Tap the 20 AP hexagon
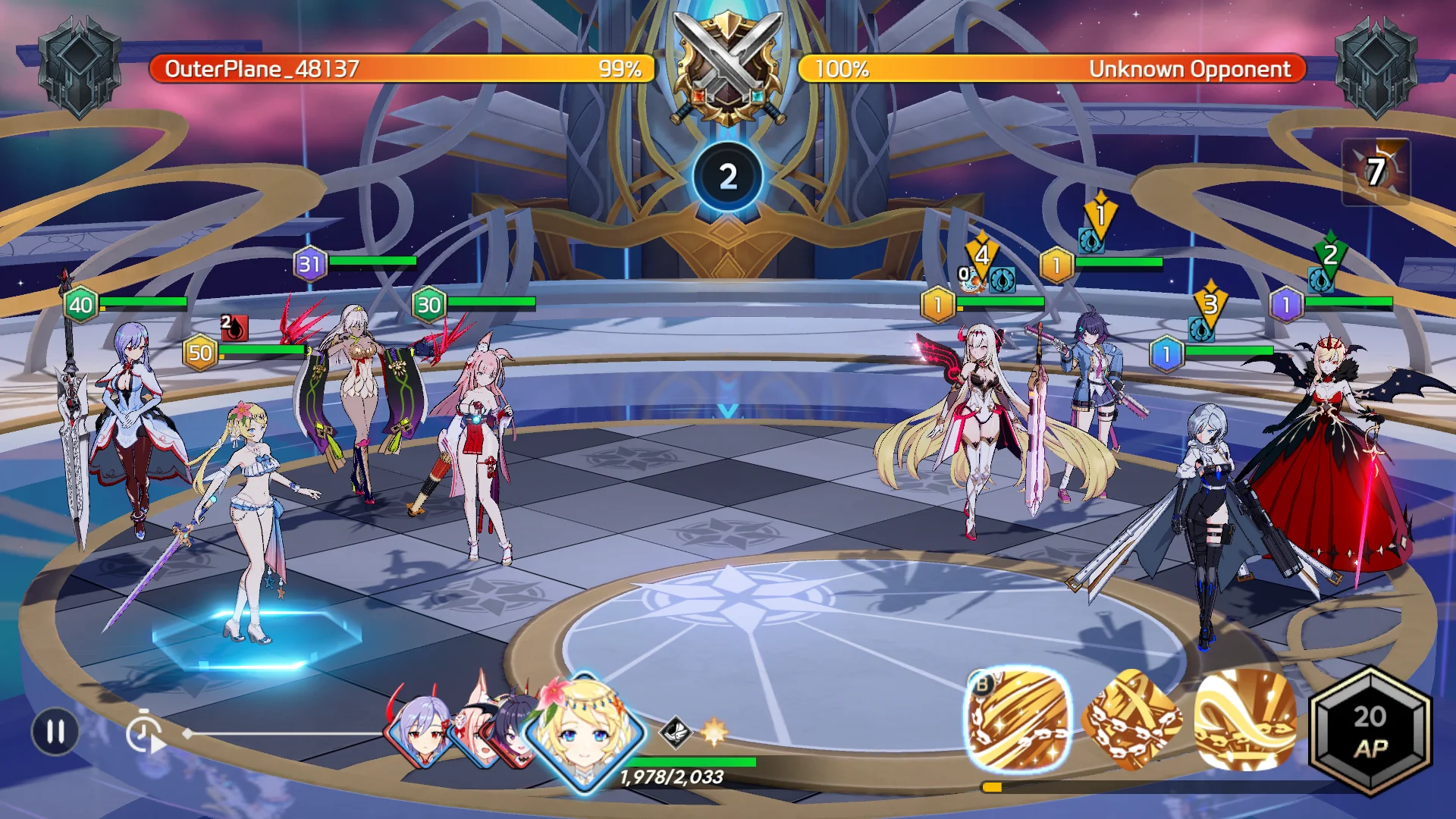 click(1370, 732)
